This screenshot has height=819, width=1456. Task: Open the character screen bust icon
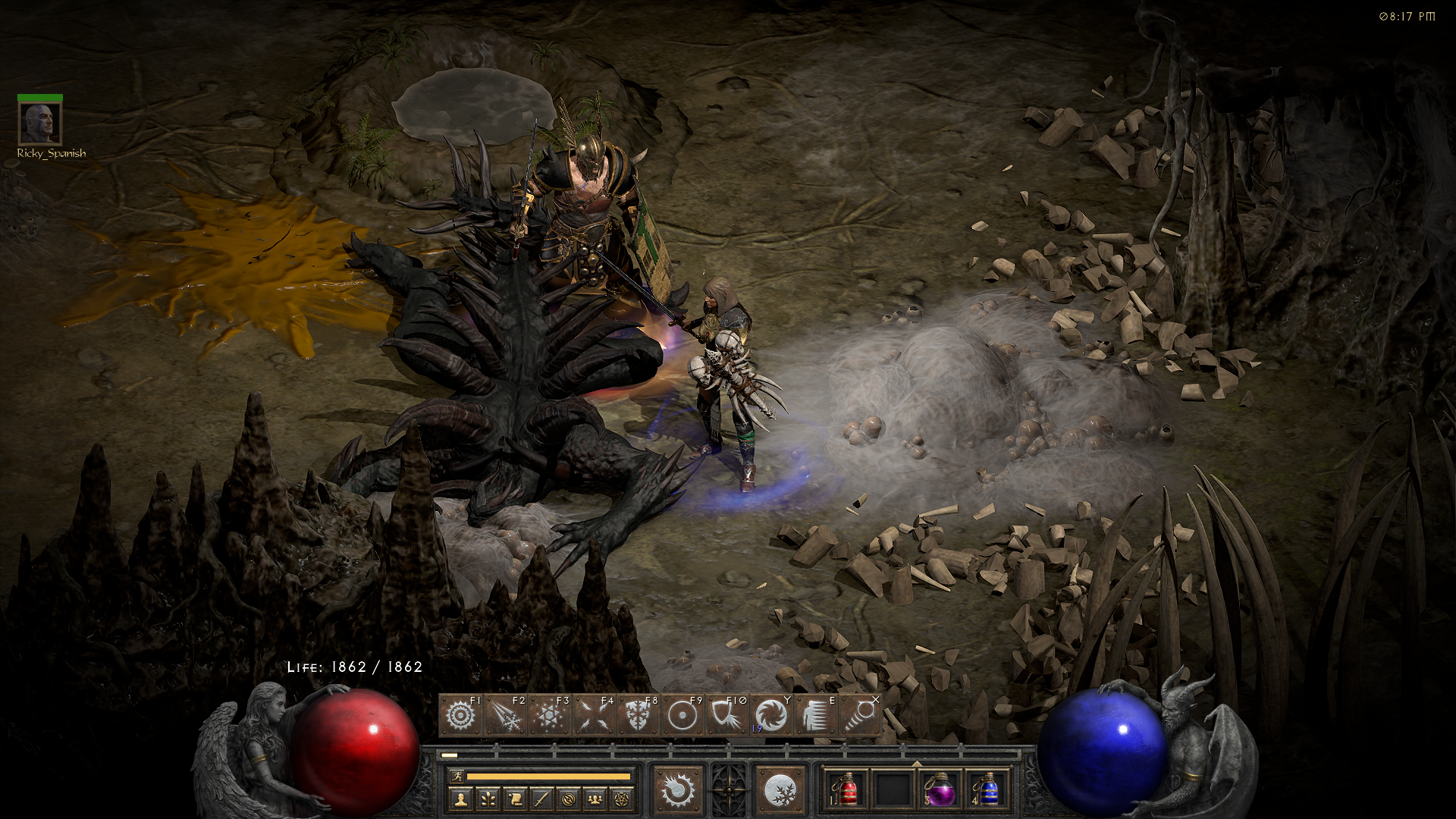[460, 799]
